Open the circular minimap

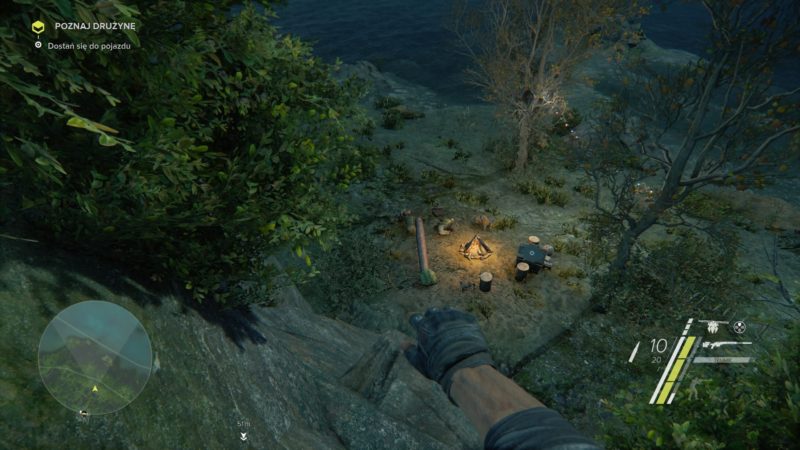click(95, 357)
